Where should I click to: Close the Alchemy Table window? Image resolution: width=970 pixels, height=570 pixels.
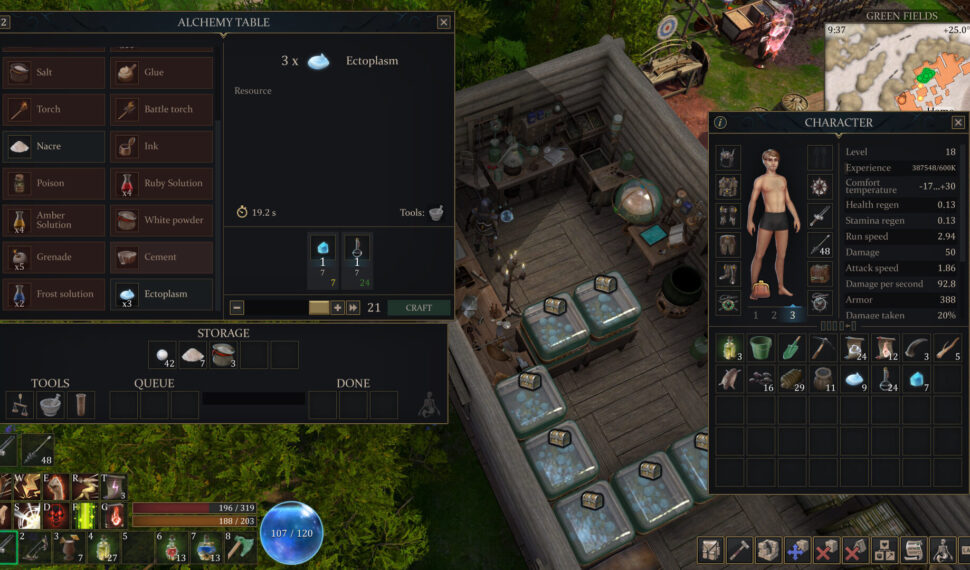[444, 22]
